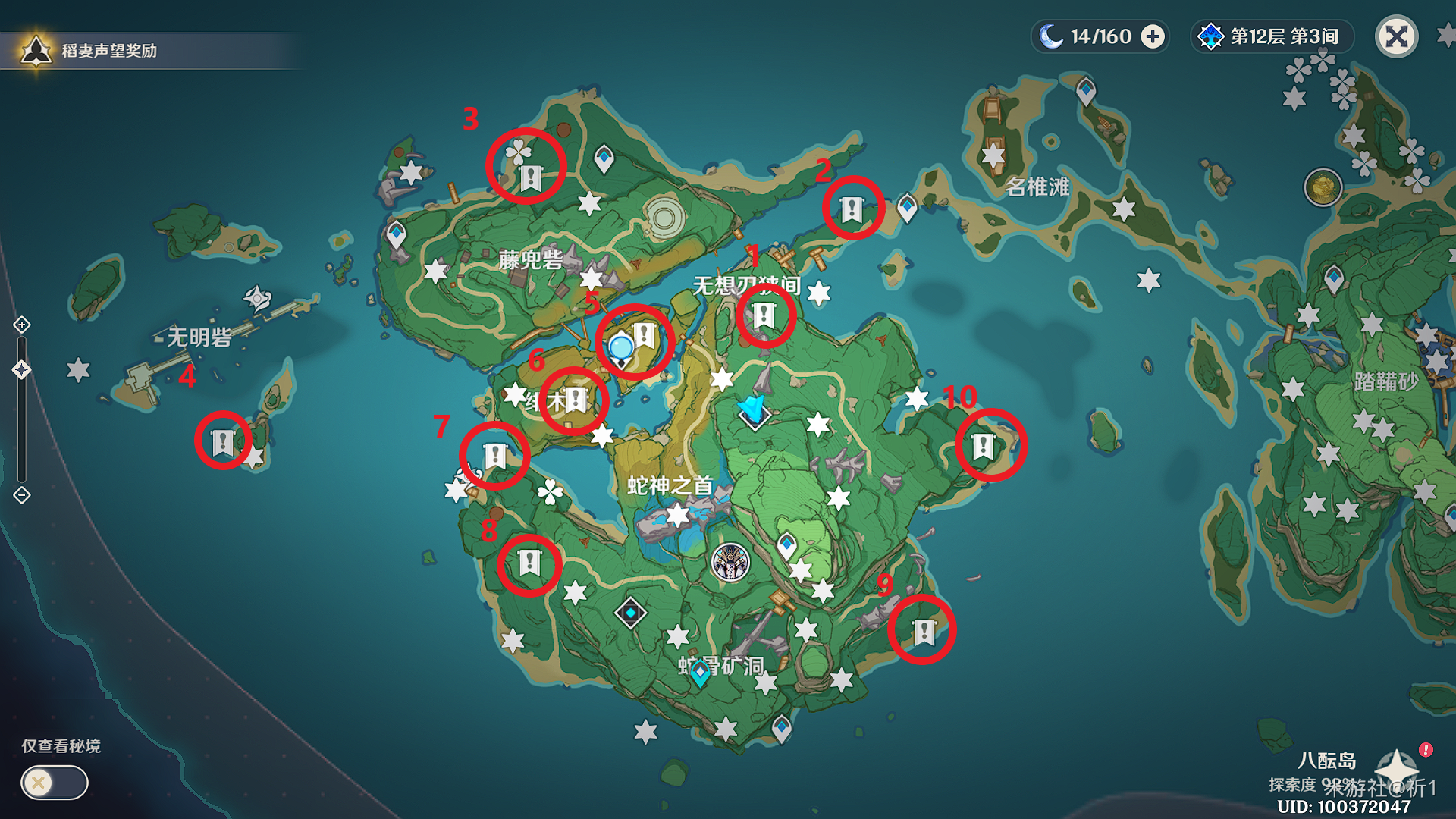Screen dimensions: 1456x819
Task: Select the map pin circled as number 4
Action: click(223, 442)
